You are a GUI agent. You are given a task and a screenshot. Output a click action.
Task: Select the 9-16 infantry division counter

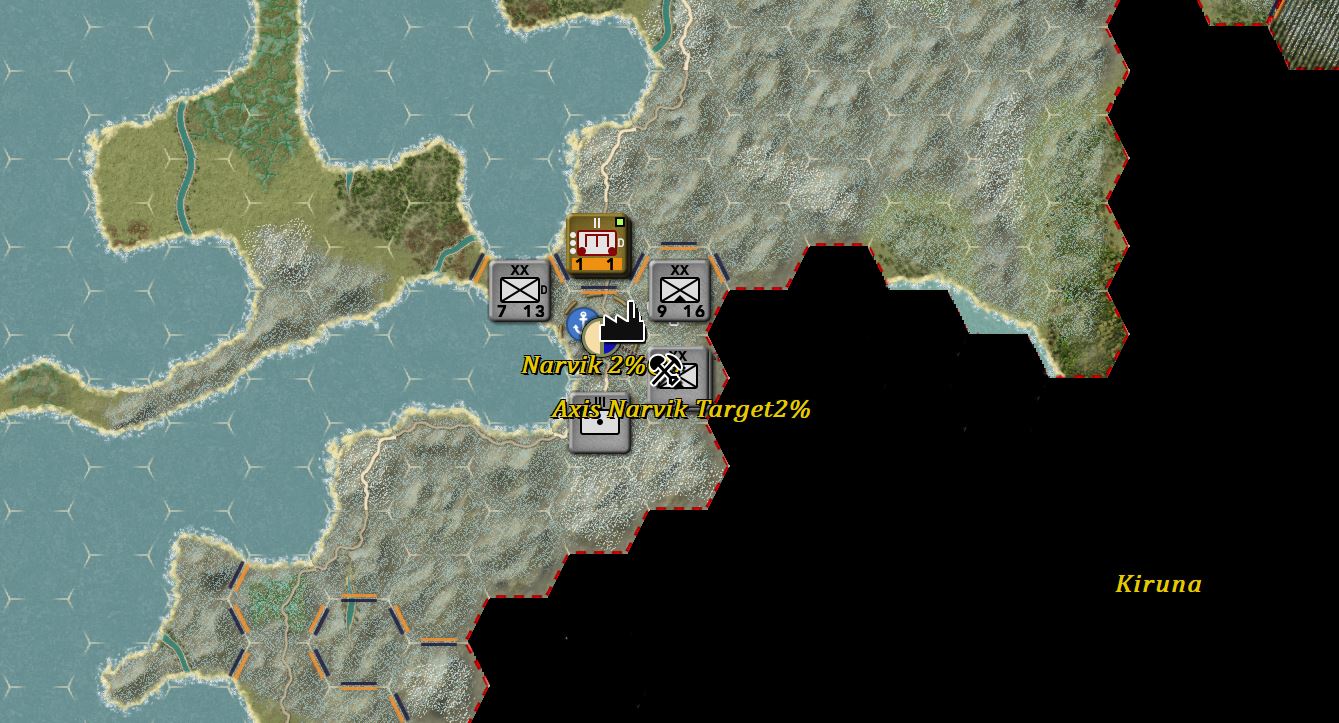(681, 288)
